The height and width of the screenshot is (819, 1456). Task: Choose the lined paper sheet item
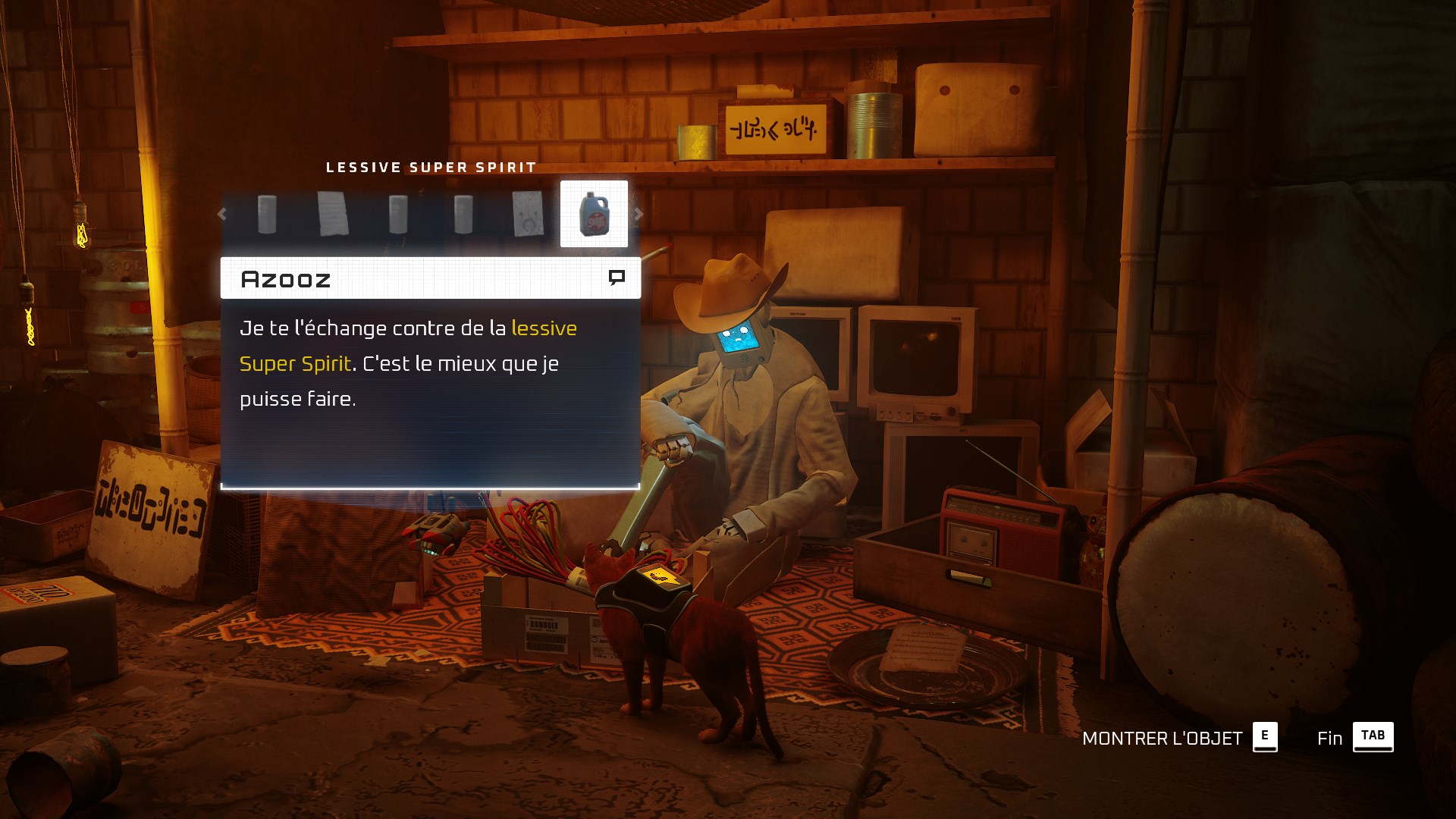[332, 214]
